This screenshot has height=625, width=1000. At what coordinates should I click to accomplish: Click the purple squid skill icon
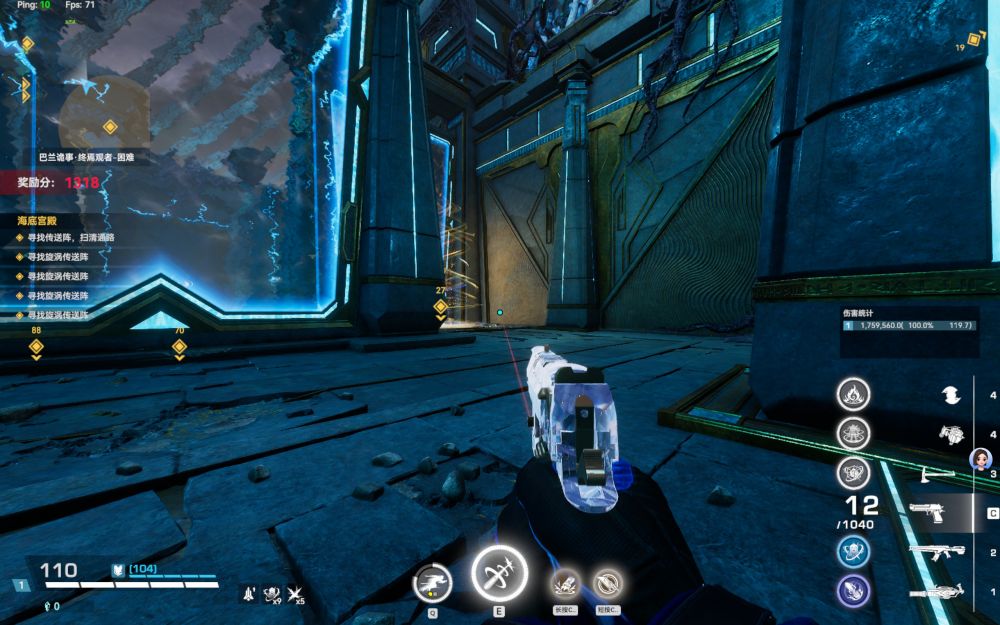coord(853,591)
